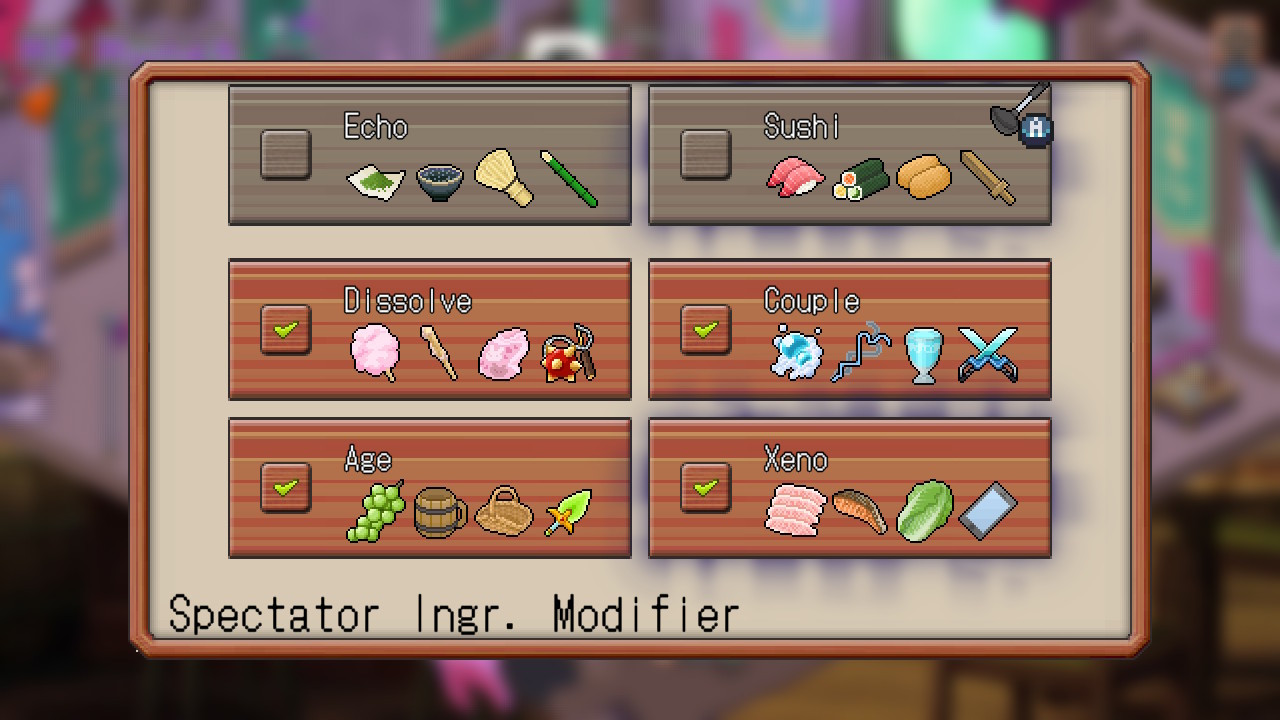Pick the crossed blue swords icon
The image size is (1280, 720).
(x=988, y=354)
